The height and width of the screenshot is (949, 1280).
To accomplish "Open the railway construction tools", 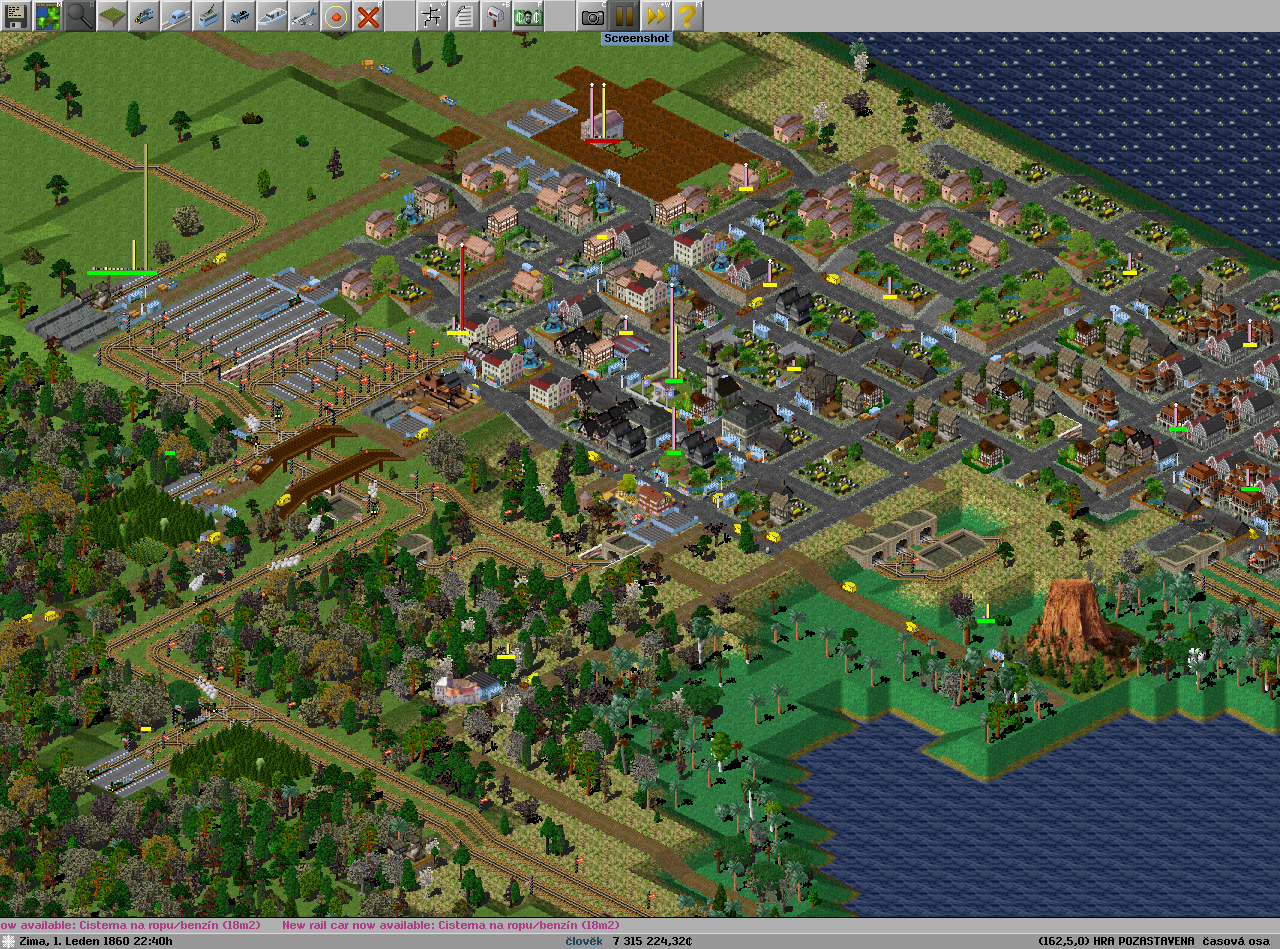I will pyautogui.click(x=144, y=16).
